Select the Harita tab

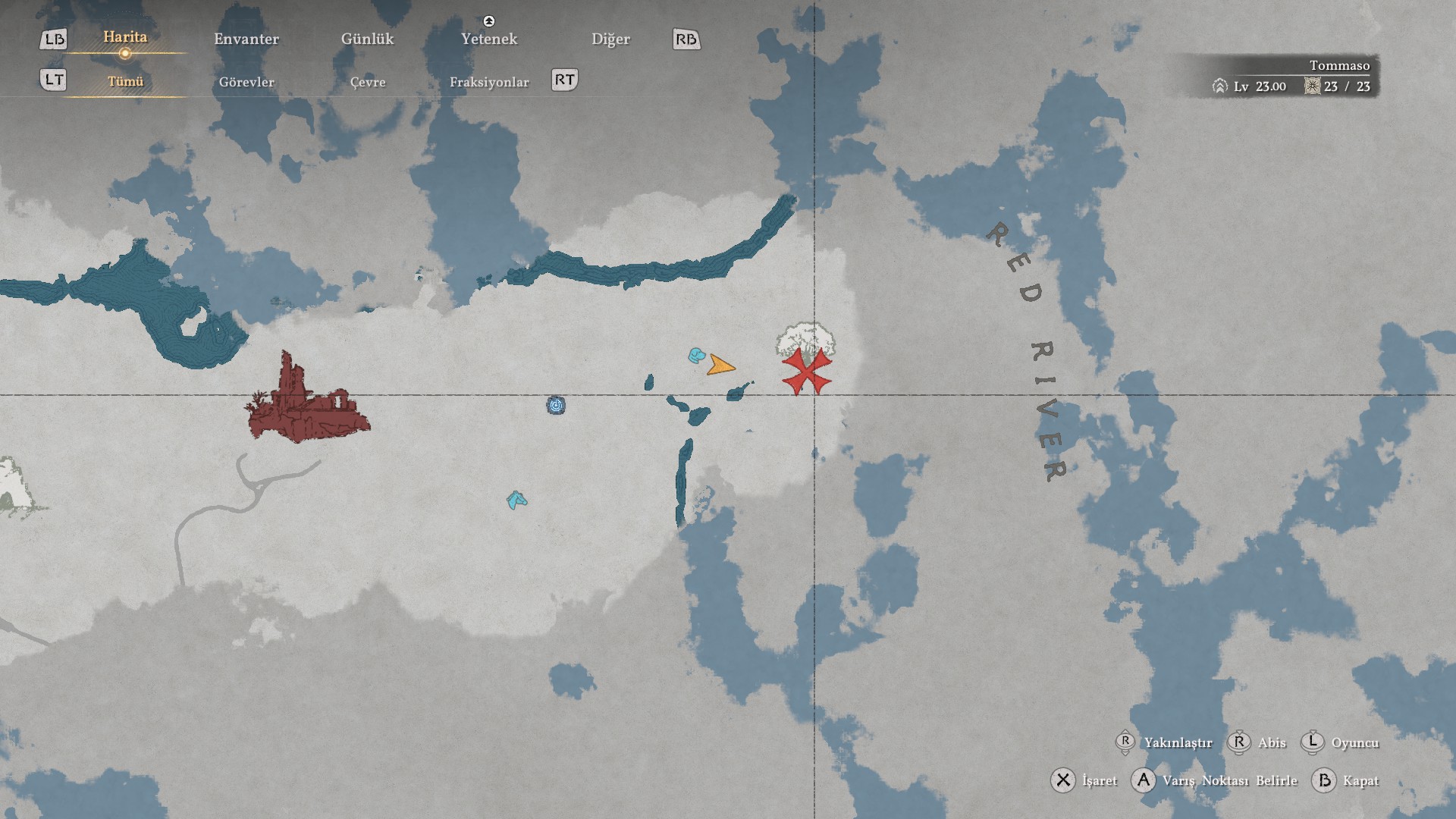pyautogui.click(x=125, y=37)
